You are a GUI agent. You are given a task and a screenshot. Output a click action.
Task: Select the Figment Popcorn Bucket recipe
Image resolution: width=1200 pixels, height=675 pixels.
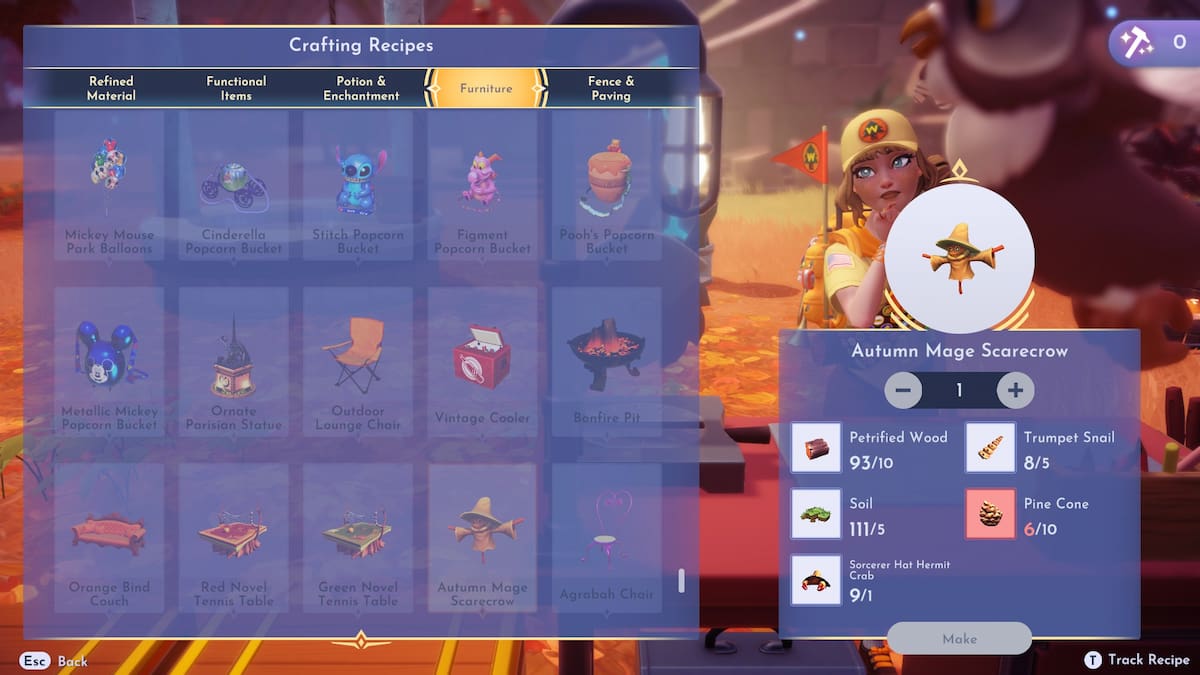[482, 185]
